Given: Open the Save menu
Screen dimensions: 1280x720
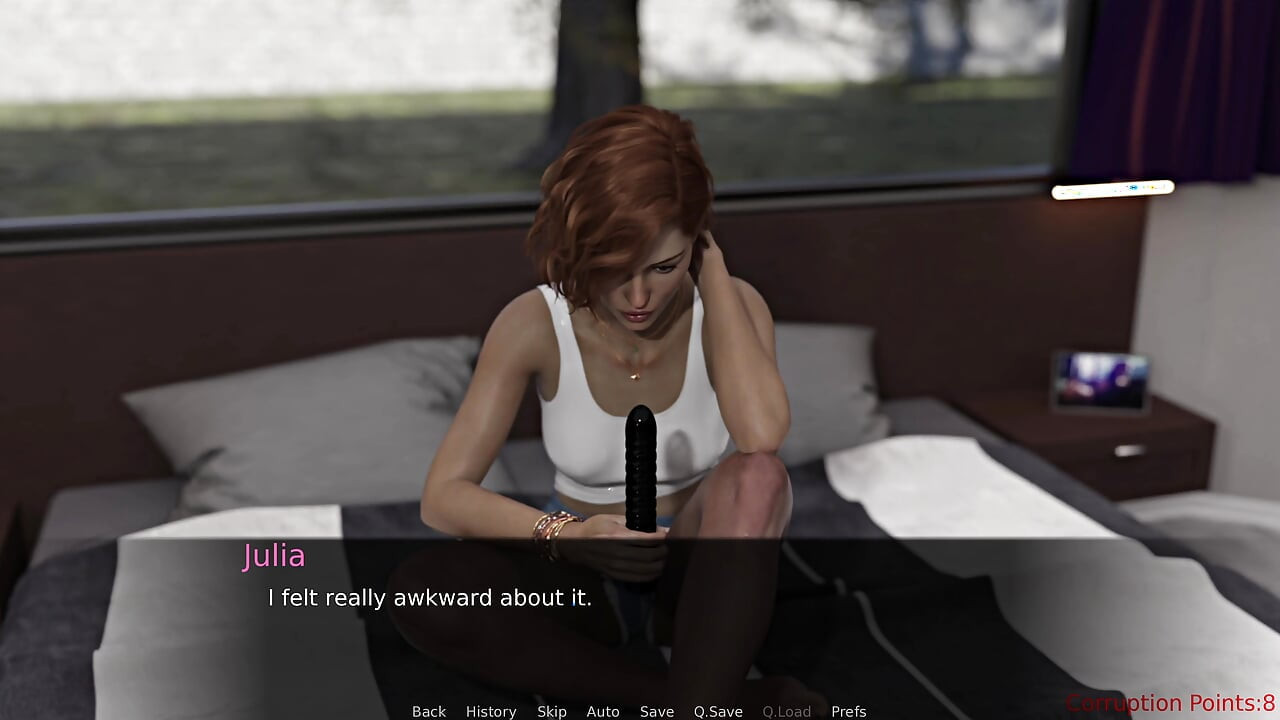Looking at the screenshot, I should (x=657, y=711).
